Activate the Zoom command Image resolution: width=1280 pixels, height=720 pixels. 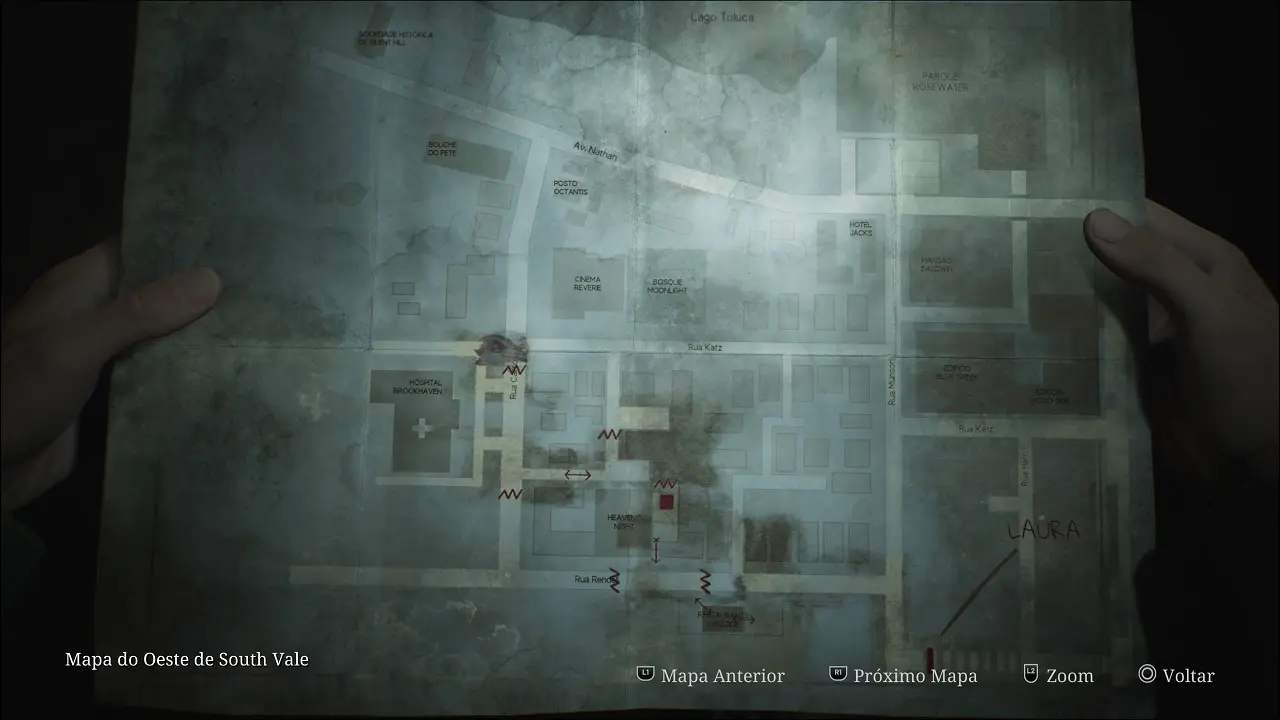1068,676
